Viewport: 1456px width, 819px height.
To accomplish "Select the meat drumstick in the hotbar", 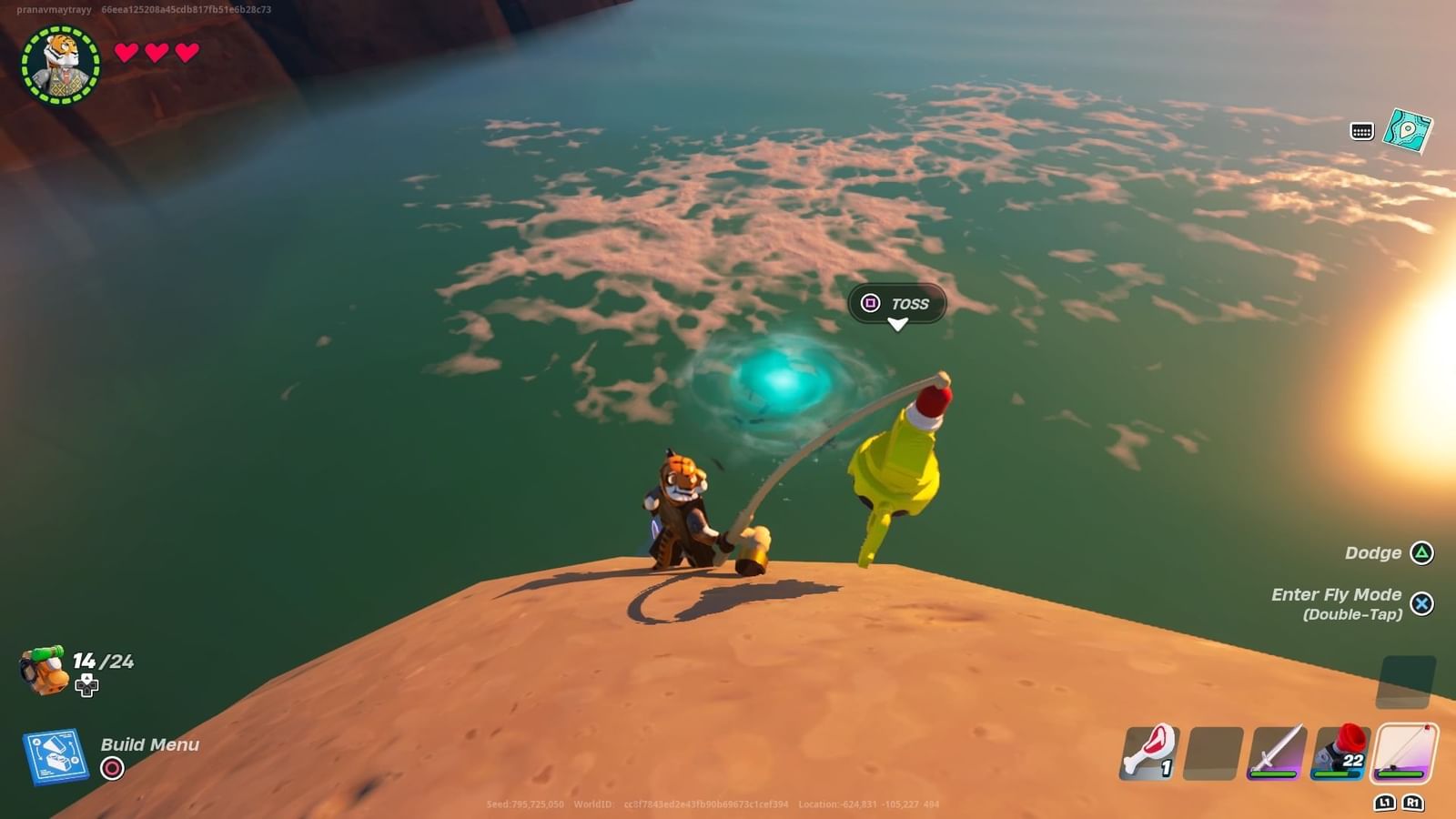I will coord(1151,753).
